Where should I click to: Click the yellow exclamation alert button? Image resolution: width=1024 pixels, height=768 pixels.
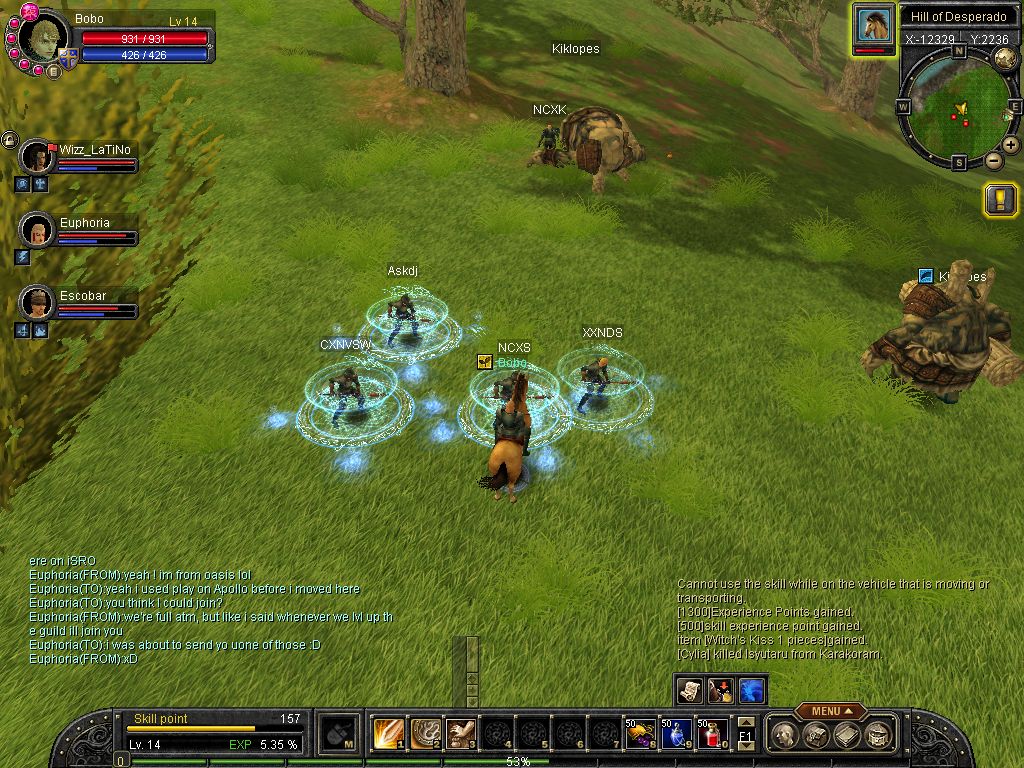coord(1001,199)
